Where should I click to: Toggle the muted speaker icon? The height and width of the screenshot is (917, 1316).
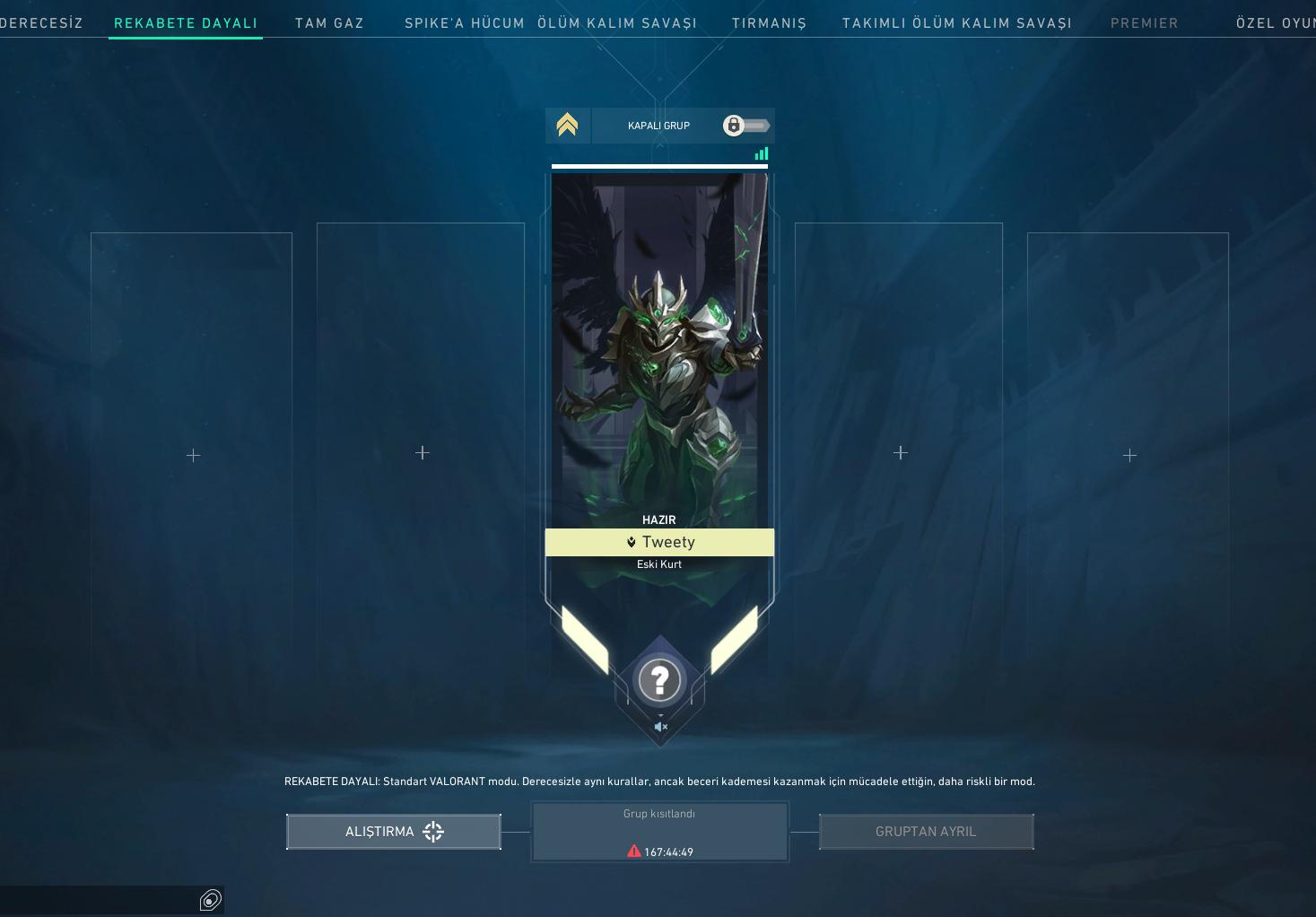coord(660,727)
